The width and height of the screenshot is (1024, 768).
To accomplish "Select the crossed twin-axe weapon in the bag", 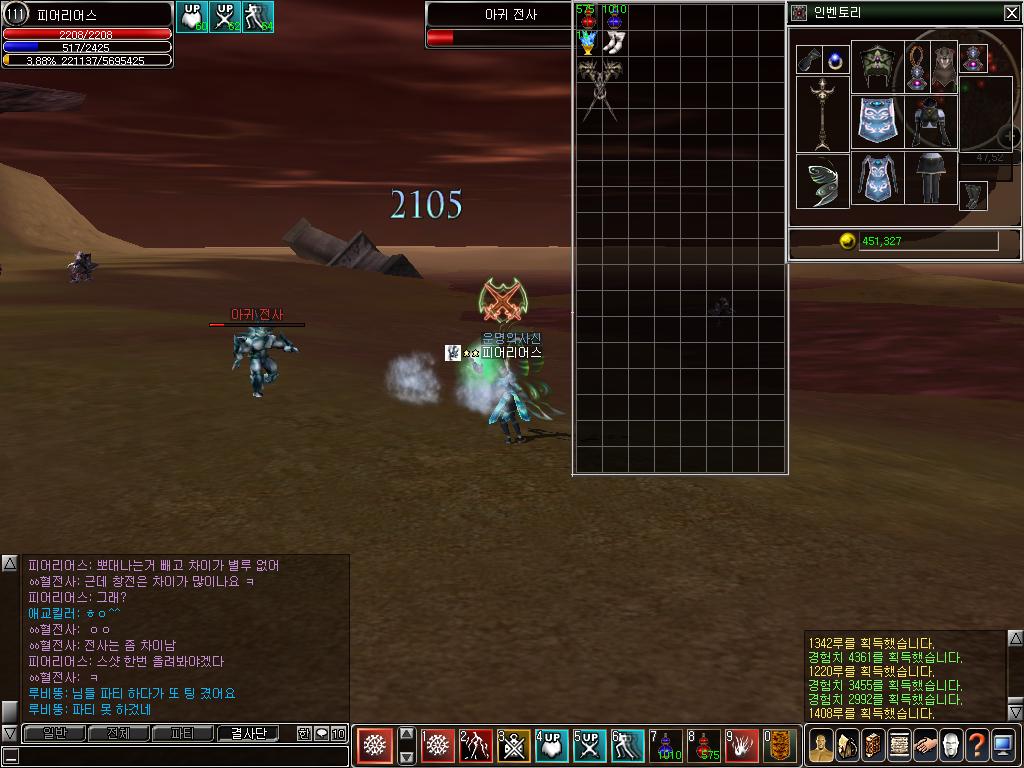I will click(x=600, y=90).
